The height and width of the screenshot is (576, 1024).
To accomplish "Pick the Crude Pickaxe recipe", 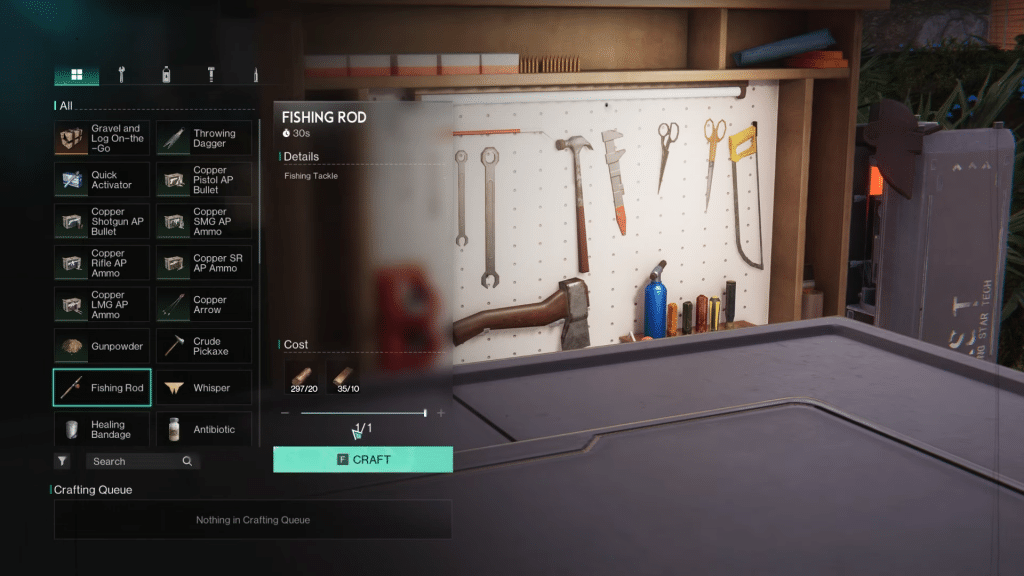I will (204, 346).
